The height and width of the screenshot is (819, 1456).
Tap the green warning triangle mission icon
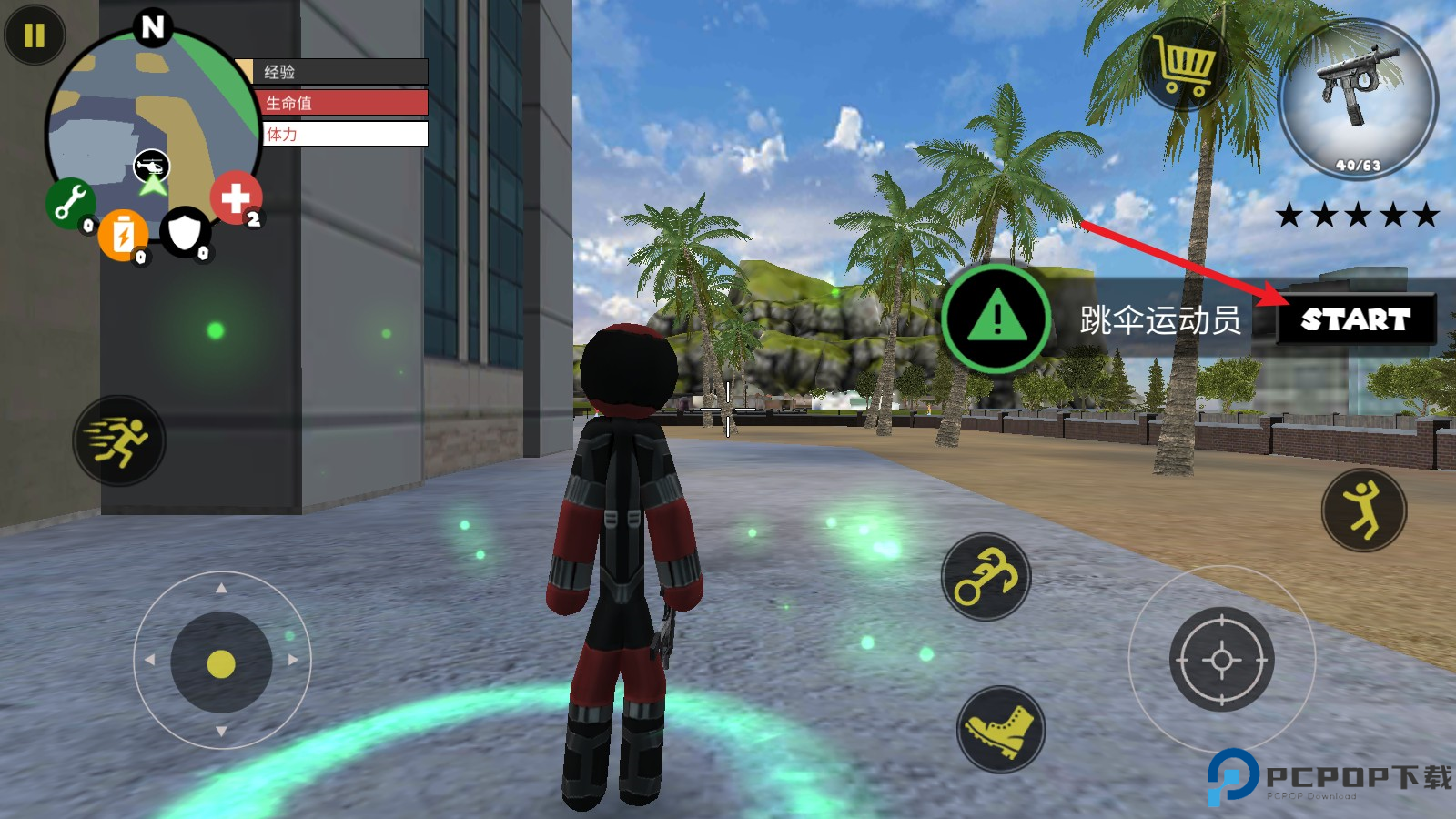(997, 318)
